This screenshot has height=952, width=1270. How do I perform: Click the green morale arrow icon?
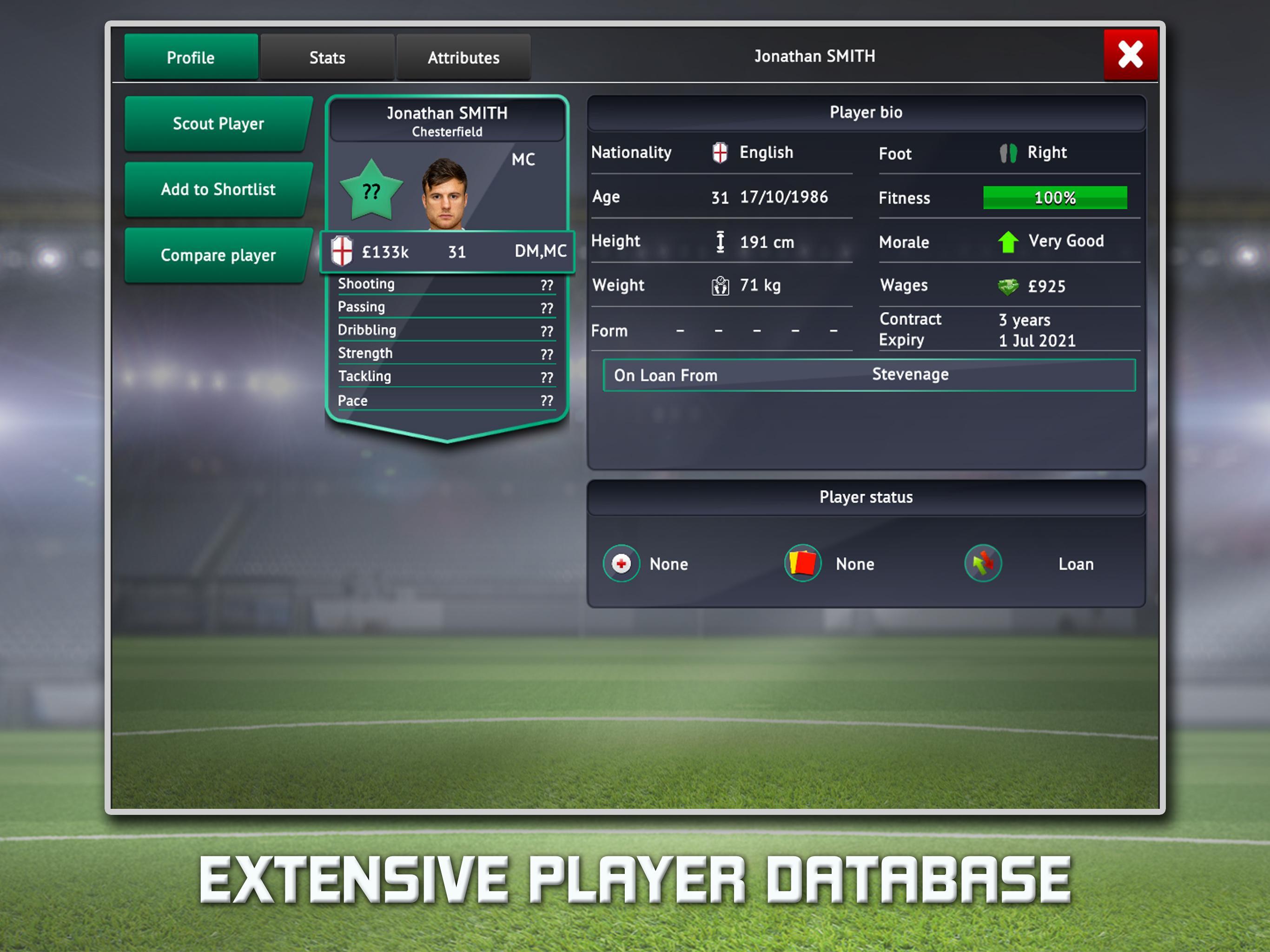pyautogui.click(x=1009, y=241)
